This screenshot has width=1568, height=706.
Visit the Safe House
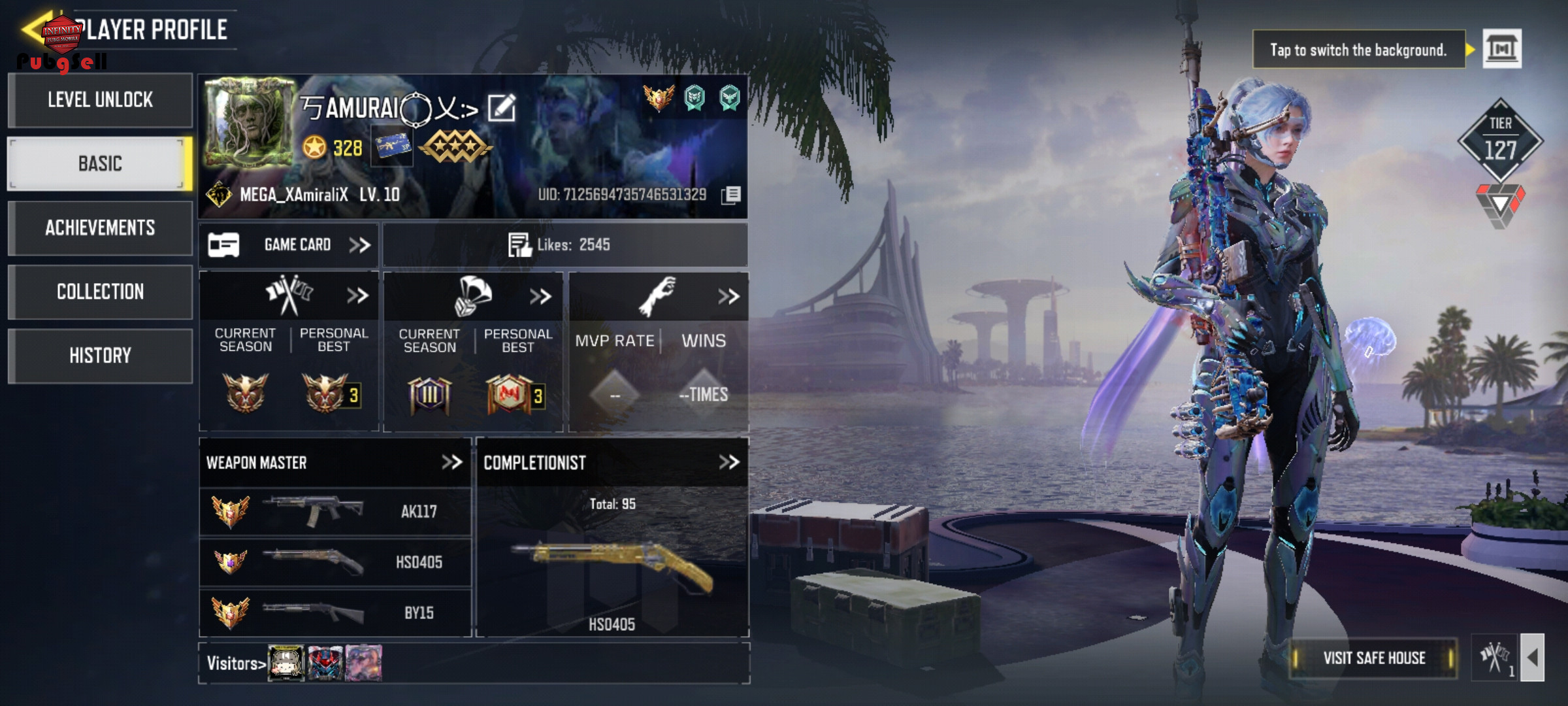1374,658
